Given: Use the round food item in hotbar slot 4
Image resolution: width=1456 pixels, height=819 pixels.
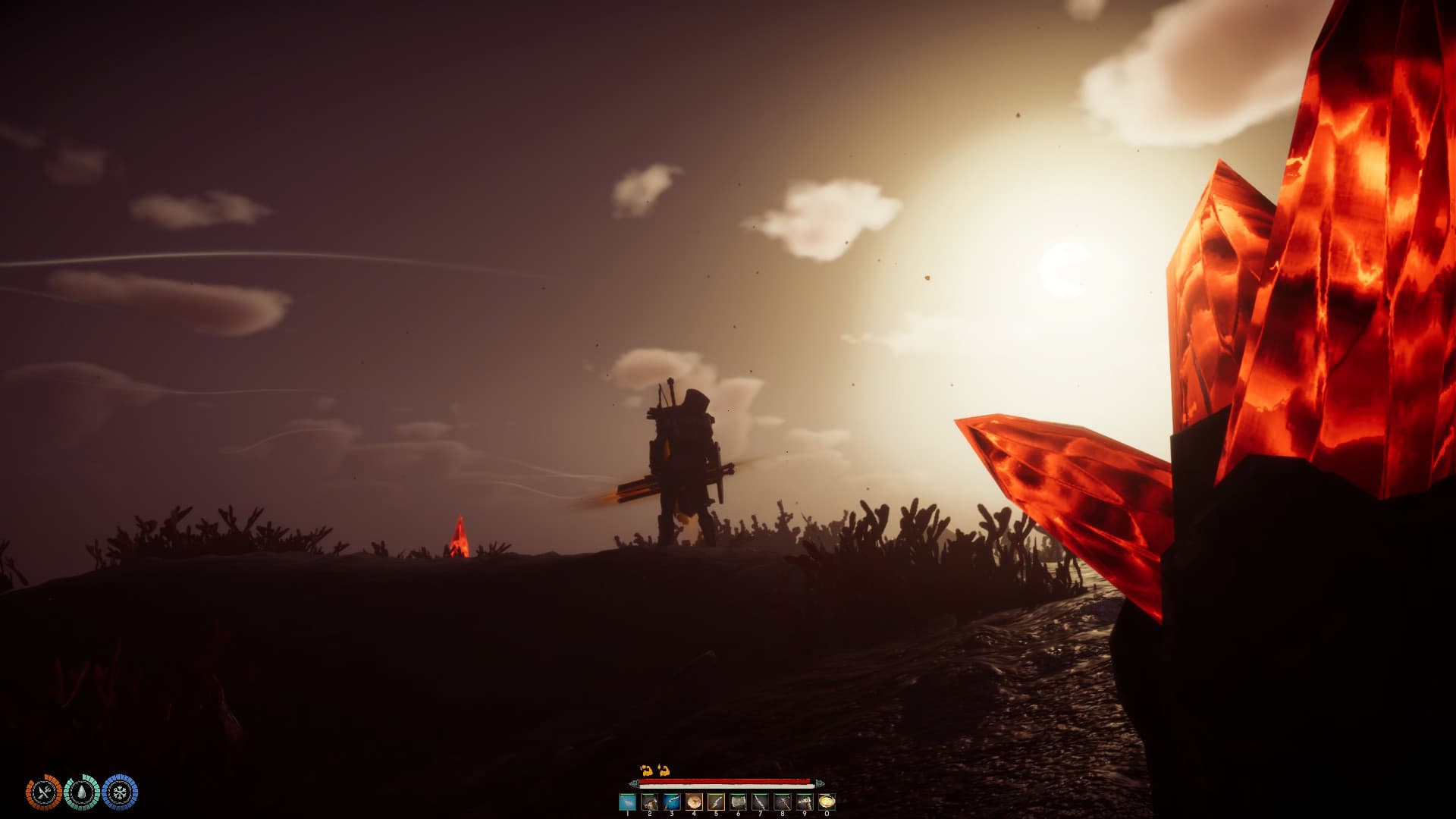Looking at the screenshot, I should pyautogui.click(x=694, y=802).
